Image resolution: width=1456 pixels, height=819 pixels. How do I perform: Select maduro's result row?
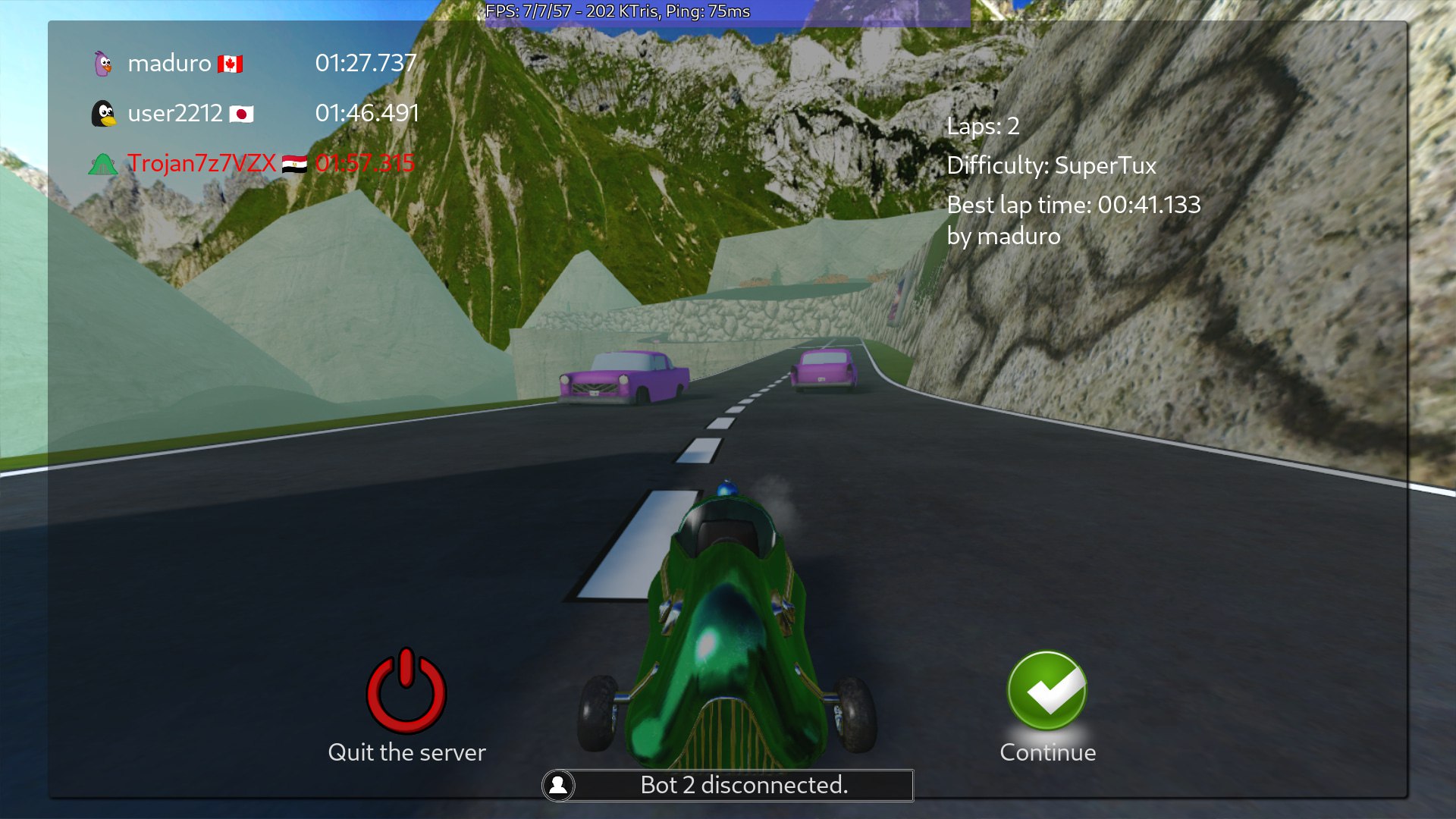[x=253, y=64]
